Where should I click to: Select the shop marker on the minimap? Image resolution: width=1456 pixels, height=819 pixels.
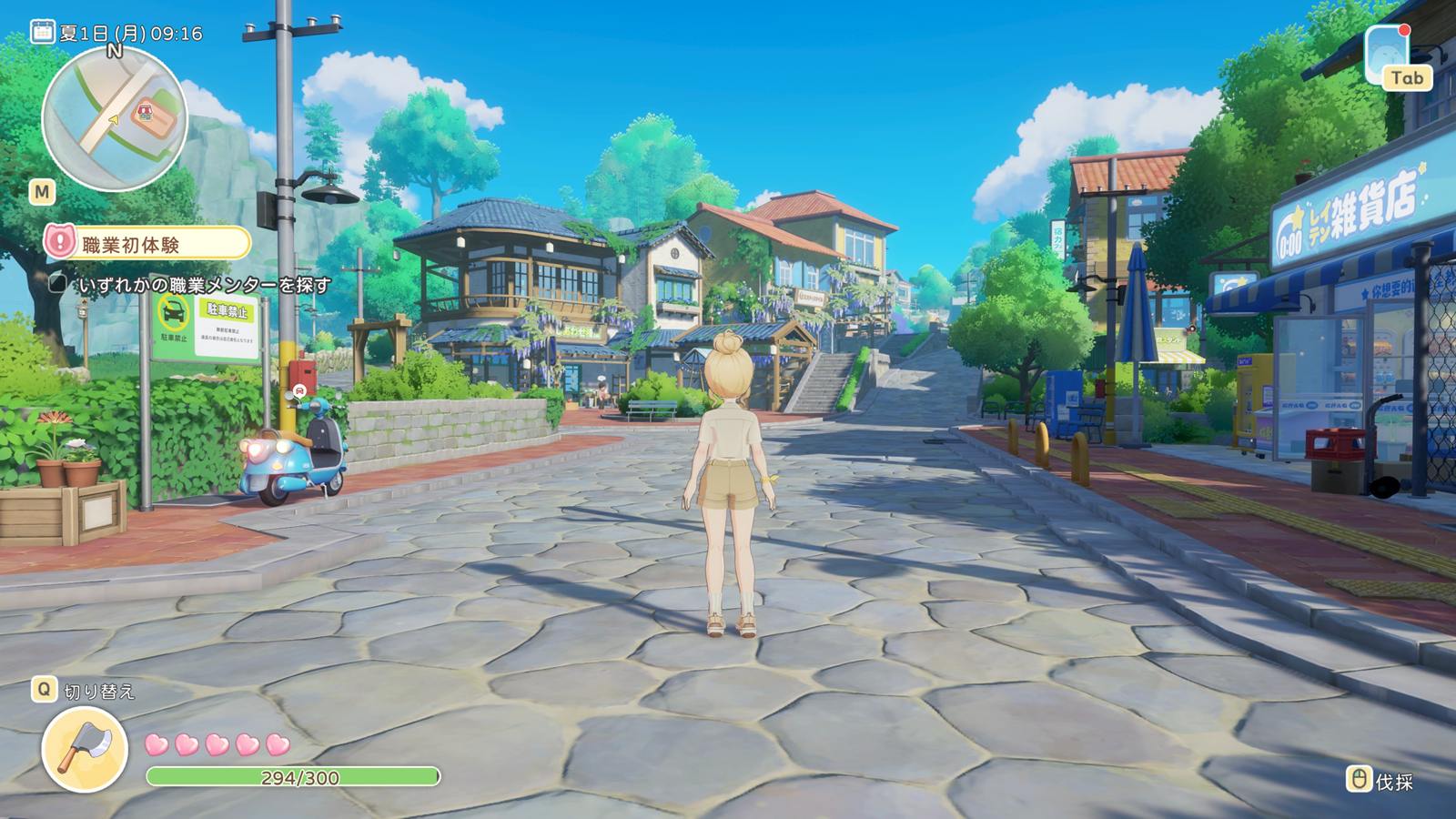[x=143, y=115]
